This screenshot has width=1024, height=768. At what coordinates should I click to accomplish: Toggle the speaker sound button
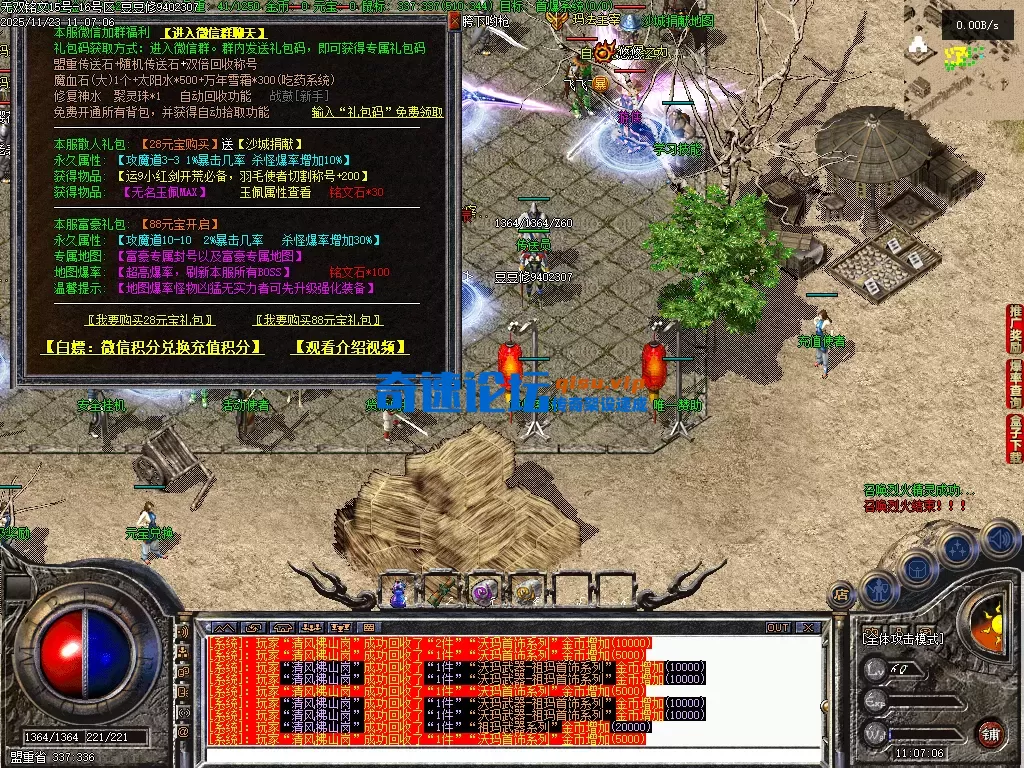(998, 539)
